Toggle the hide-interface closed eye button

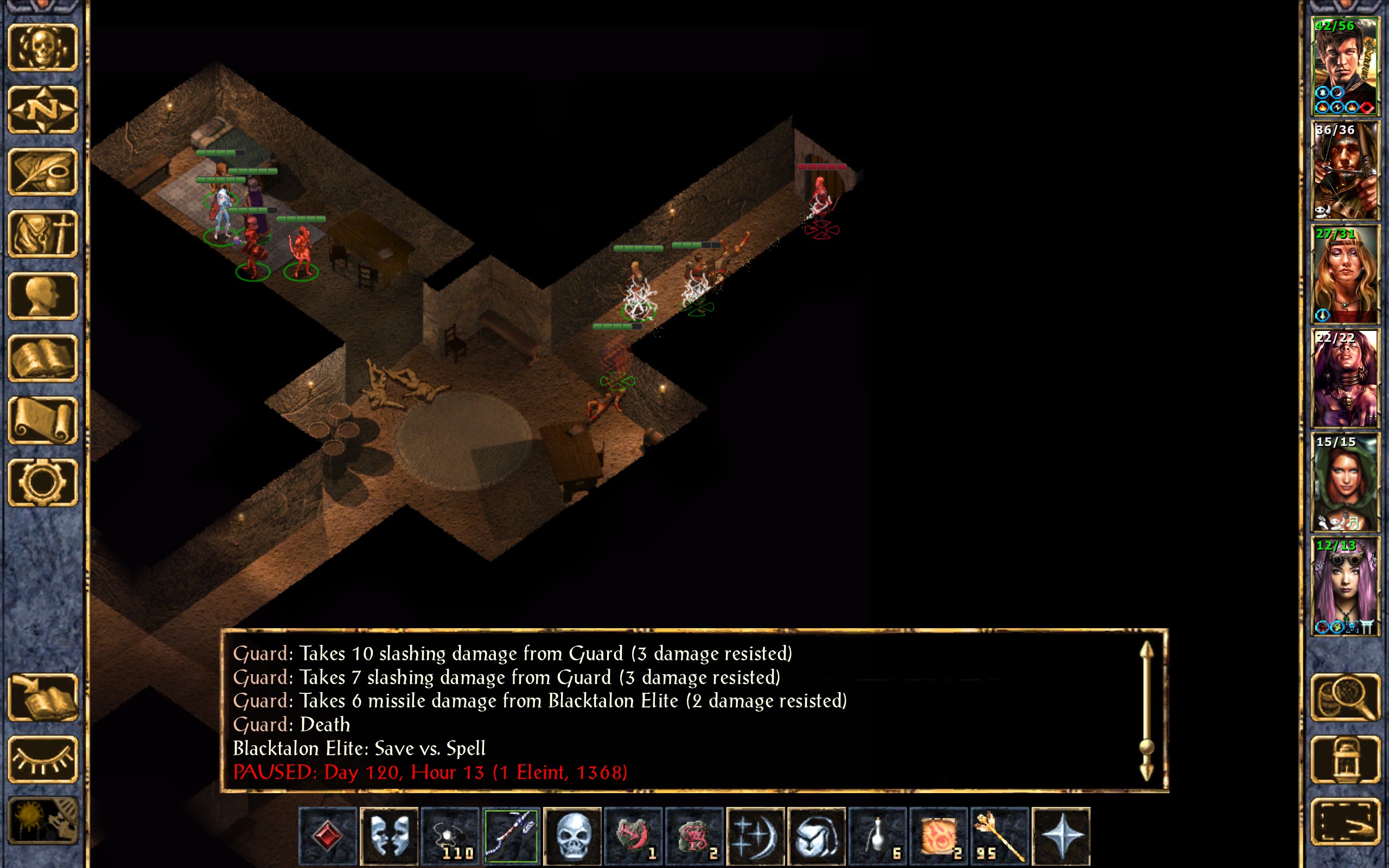click(x=43, y=759)
